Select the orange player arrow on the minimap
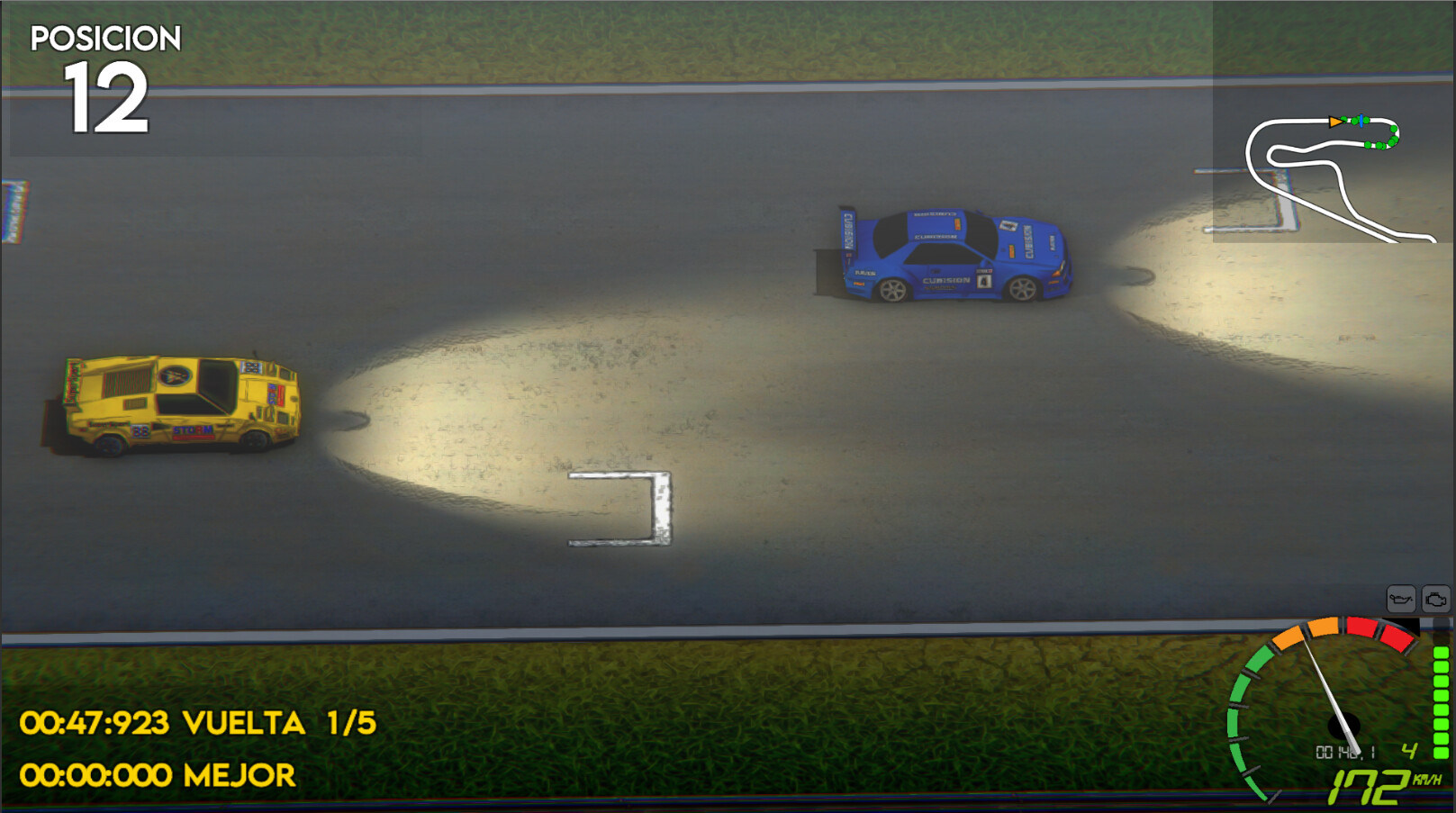Screen dimensions: 1456x813 tap(1335, 122)
